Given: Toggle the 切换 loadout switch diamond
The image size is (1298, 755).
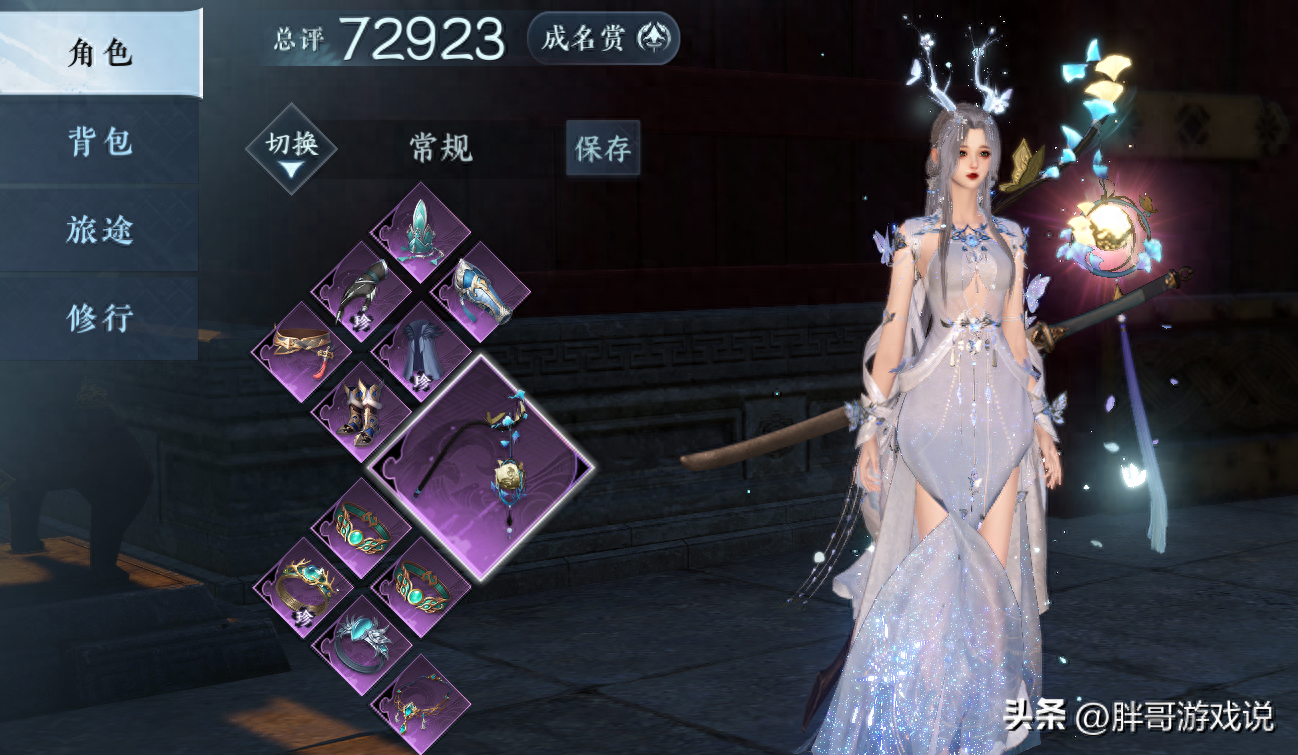Looking at the screenshot, I should 291,148.
